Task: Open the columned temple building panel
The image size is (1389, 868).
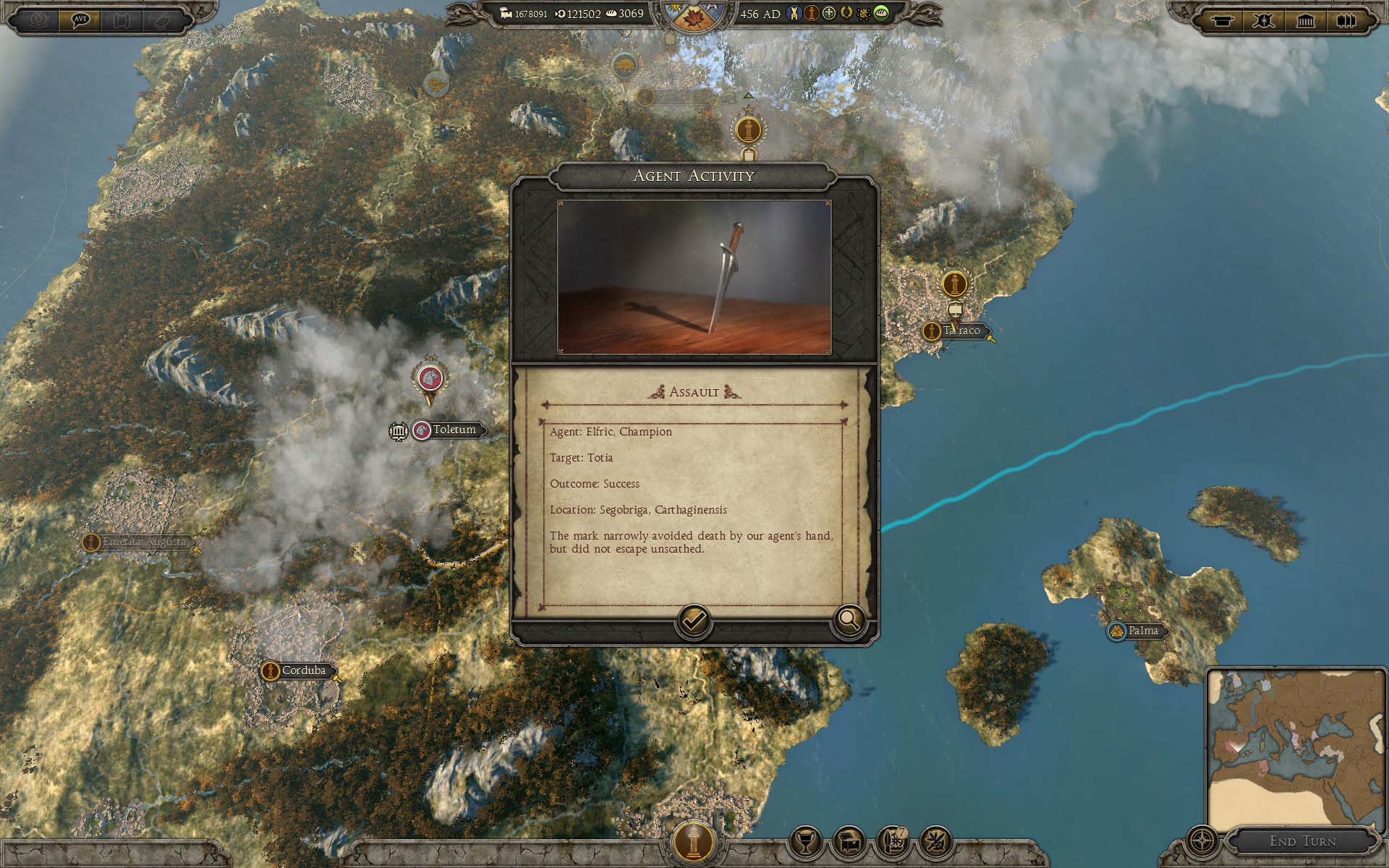Action: [x=1305, y=20]
